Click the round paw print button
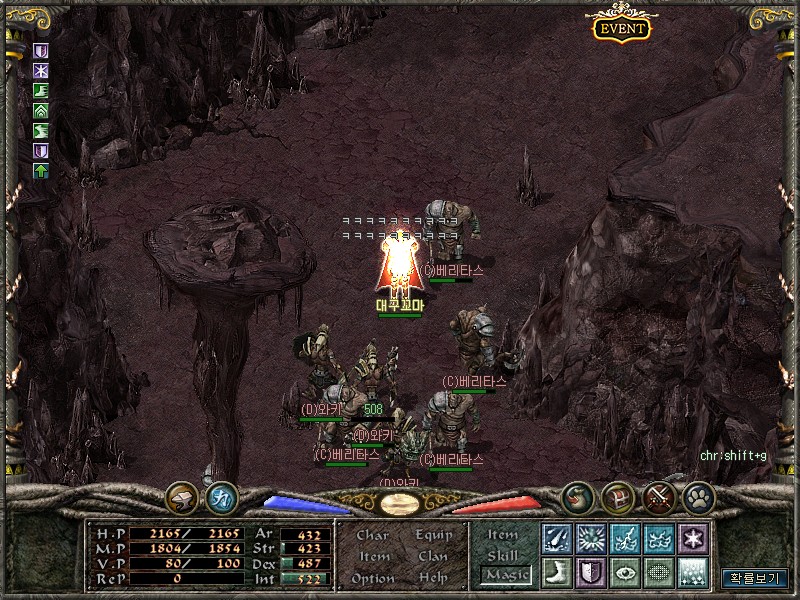Screen dimensions: 800x600 (697, 496)
